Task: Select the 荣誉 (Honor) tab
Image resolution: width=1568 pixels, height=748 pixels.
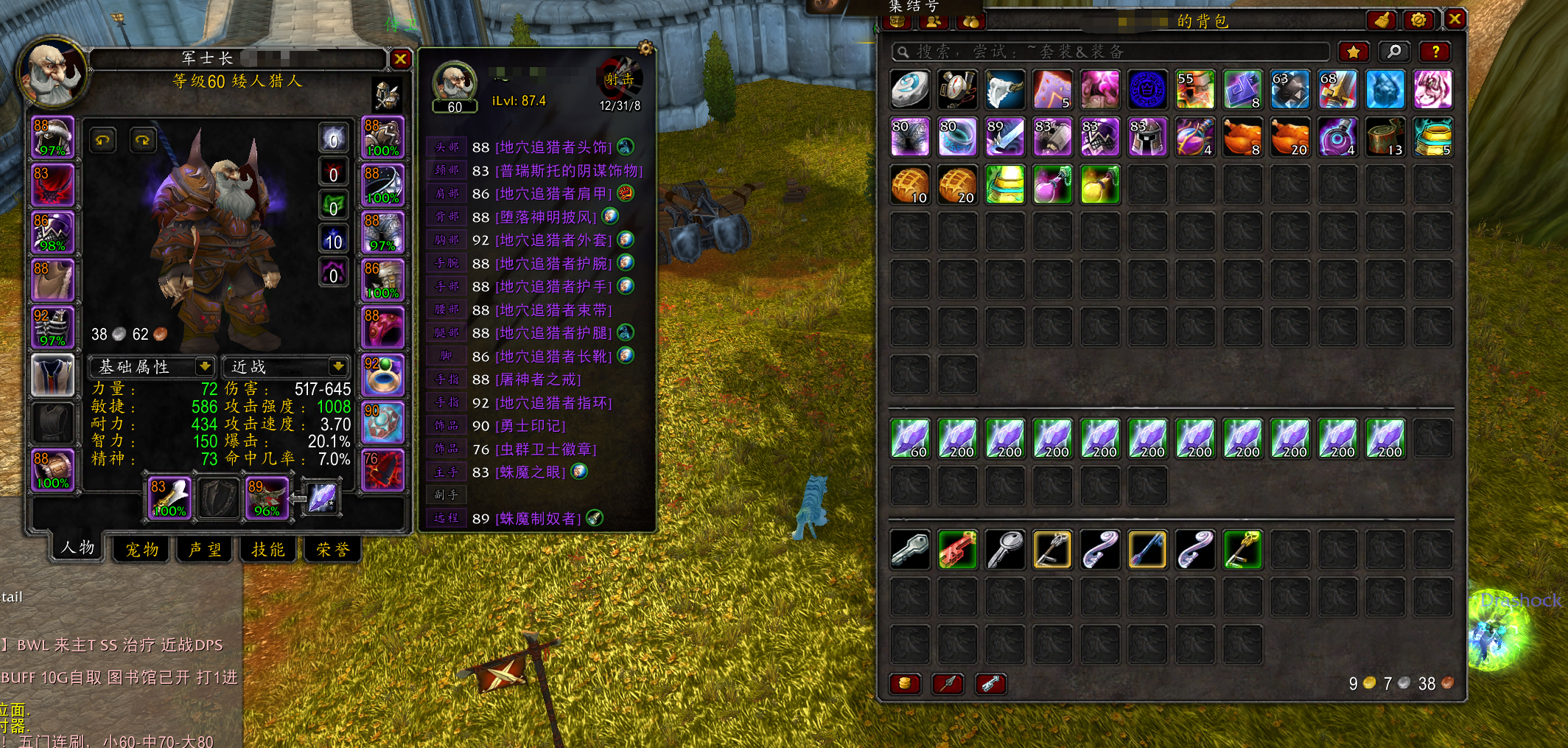Action: [332, 549]
